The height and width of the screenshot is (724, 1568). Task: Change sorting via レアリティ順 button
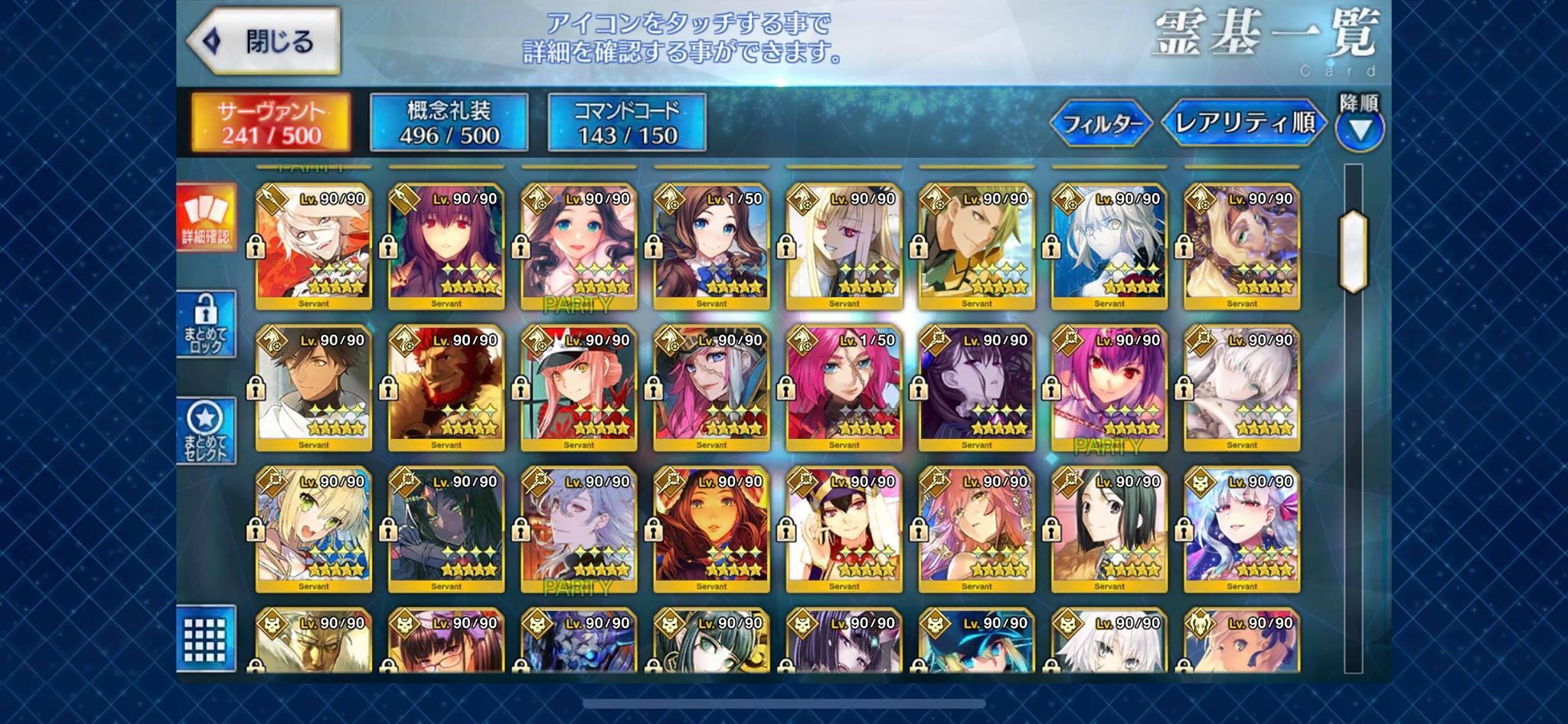pos(1243,123)
